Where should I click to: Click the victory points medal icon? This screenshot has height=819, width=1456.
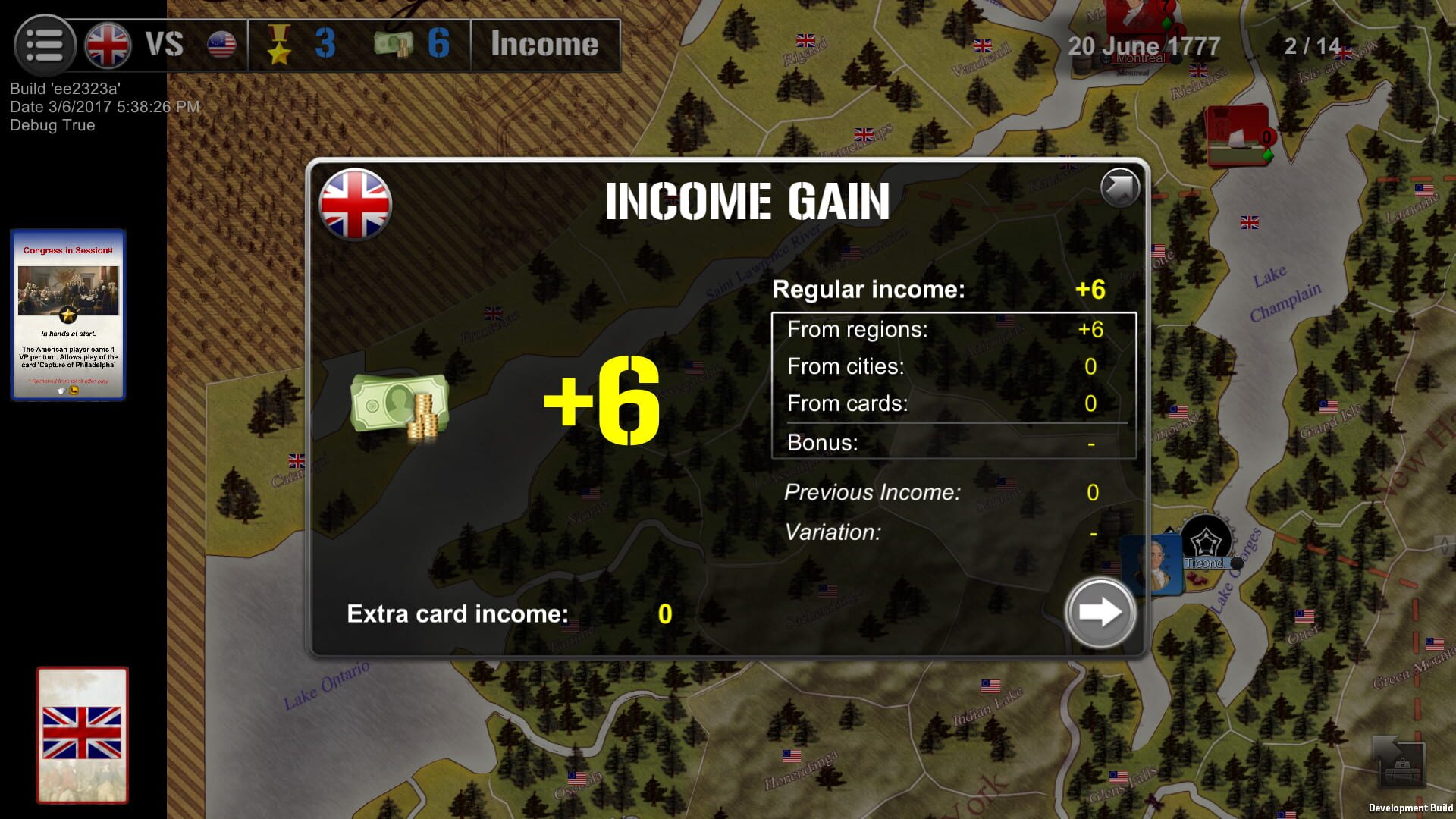tap(281, 44)
